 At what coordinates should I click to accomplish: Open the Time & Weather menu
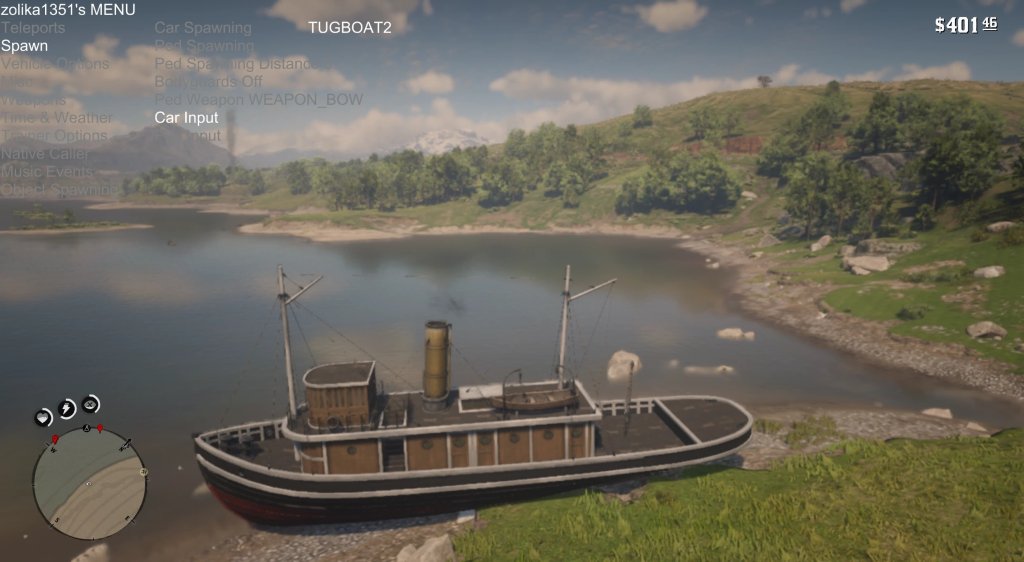coord(56,118)
